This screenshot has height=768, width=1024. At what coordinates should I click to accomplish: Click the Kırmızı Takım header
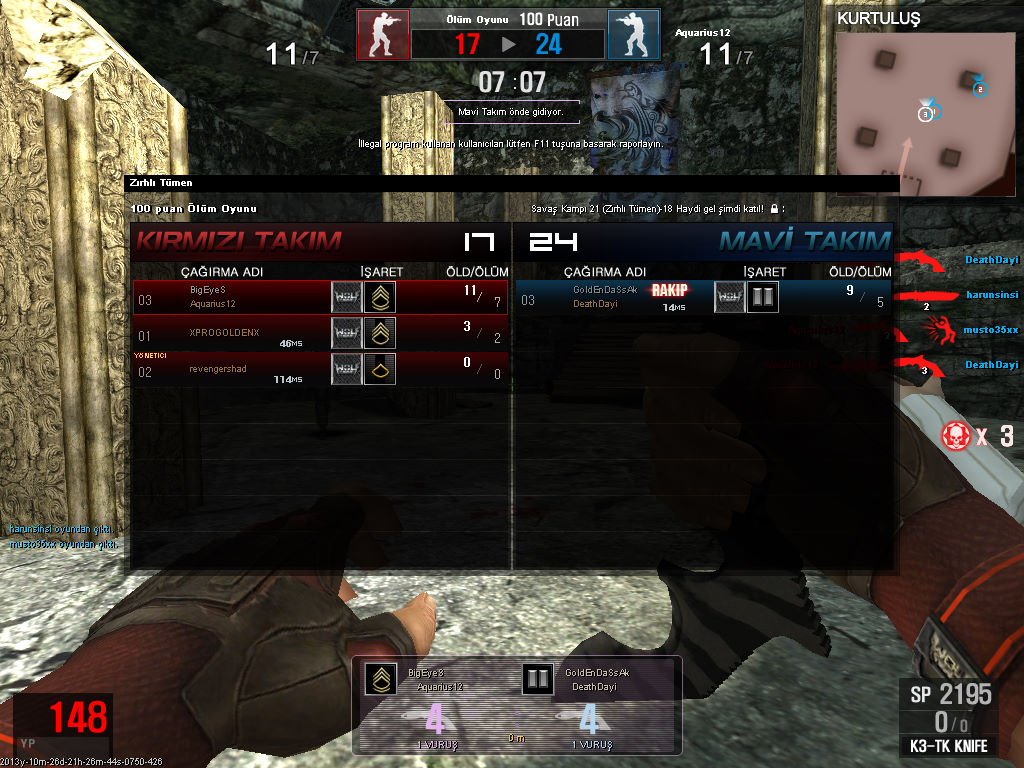point(238,241)
